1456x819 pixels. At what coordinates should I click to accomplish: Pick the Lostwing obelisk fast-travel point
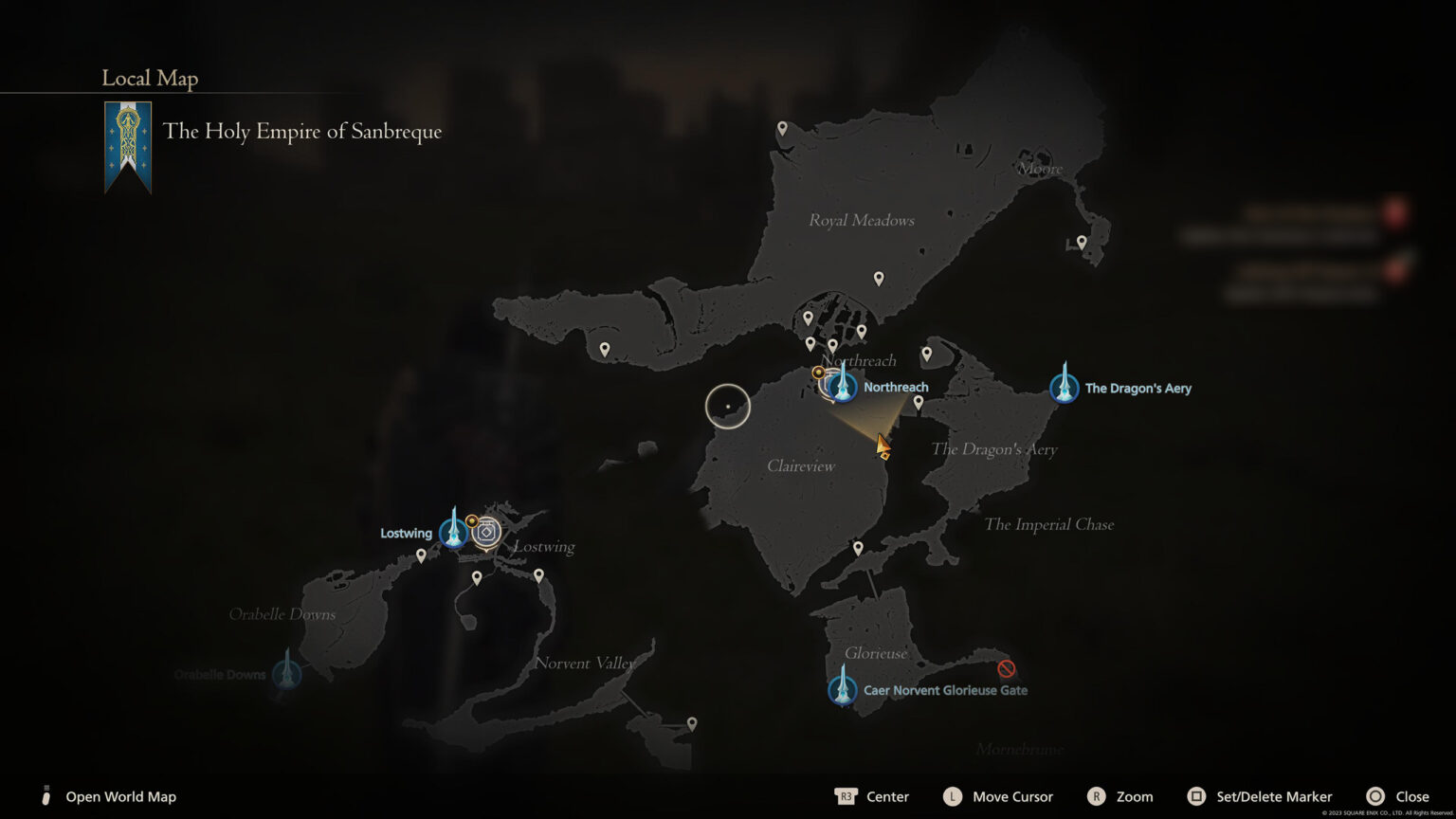point(454,533)
